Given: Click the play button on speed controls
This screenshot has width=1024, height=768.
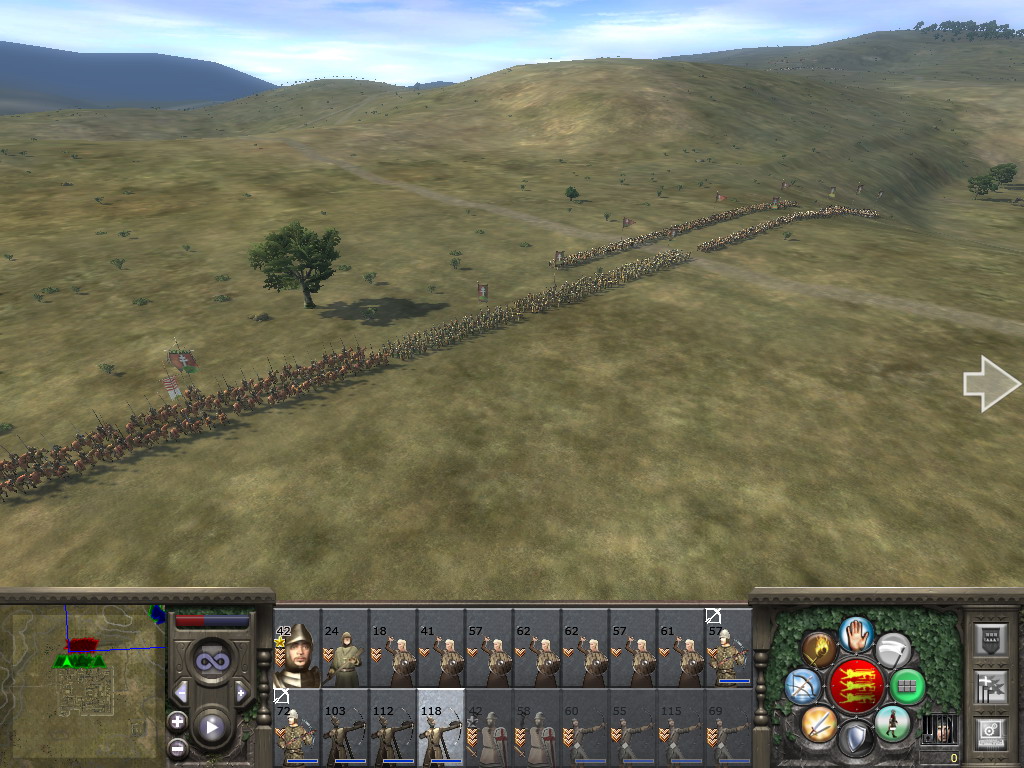Looking at the screenshot, I should point(211,727).
